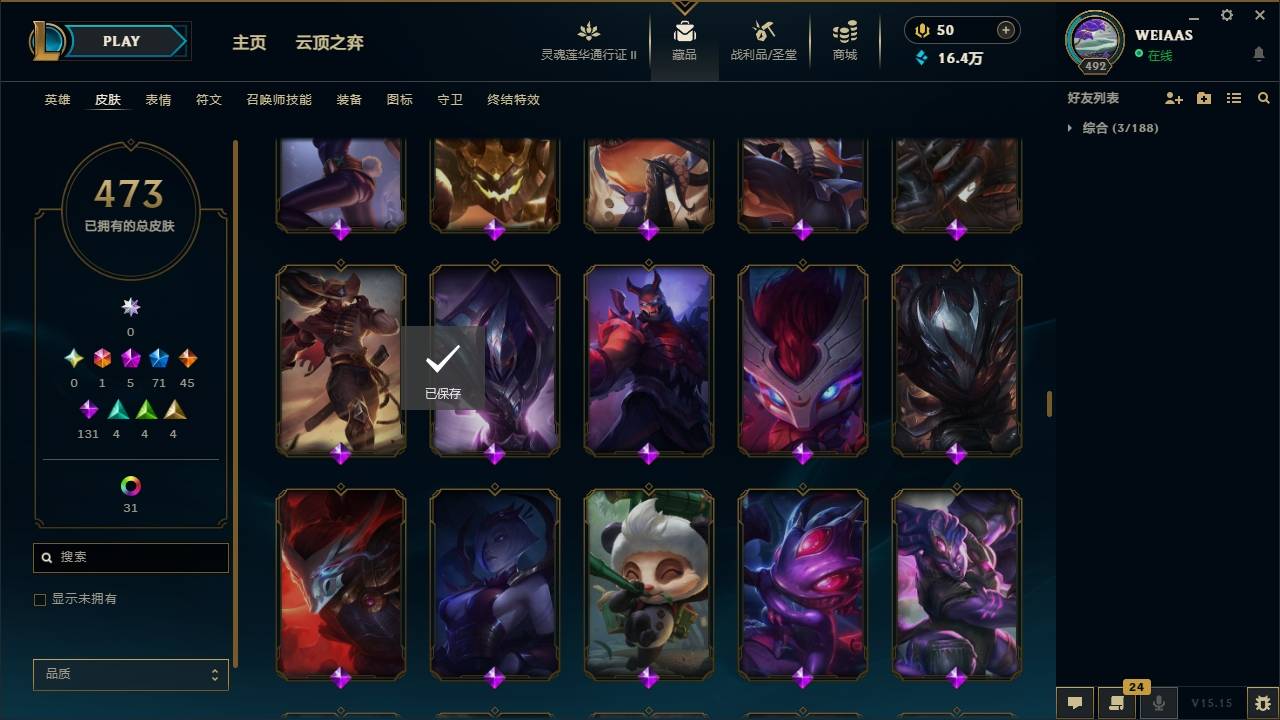Image resolution: width=1280 pixels, height=720 pixels.
Task: Click the PLAY button
Action: click(x=120, y=41)
